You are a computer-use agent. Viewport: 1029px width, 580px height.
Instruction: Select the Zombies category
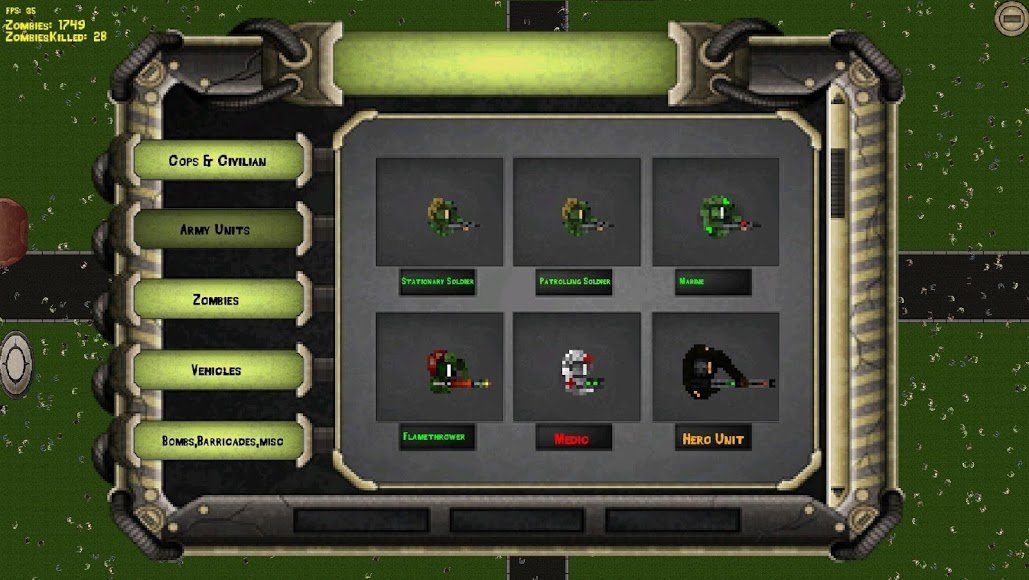tap(216, 300)
